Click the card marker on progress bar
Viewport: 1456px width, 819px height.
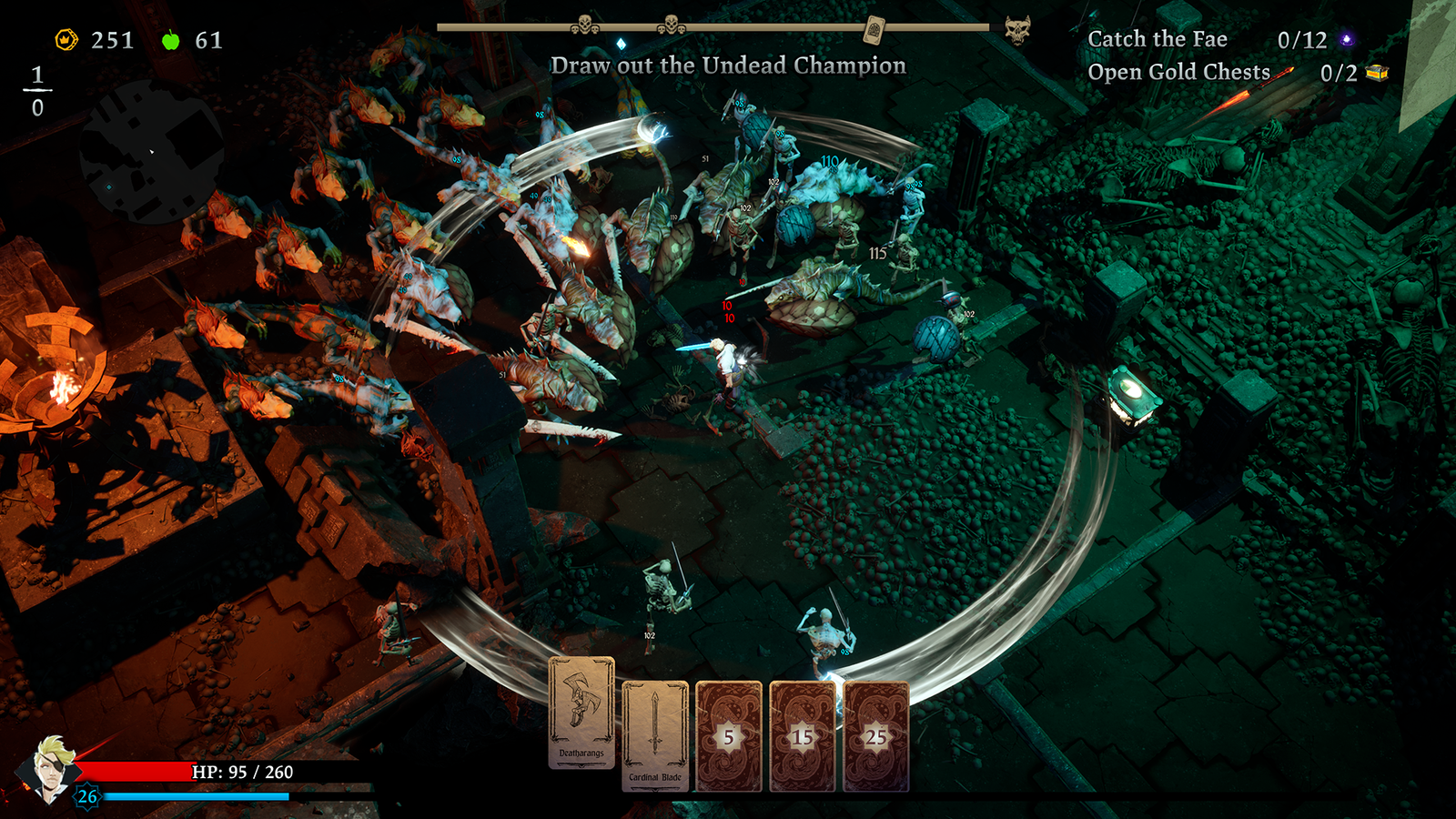[x=874, y=28]
